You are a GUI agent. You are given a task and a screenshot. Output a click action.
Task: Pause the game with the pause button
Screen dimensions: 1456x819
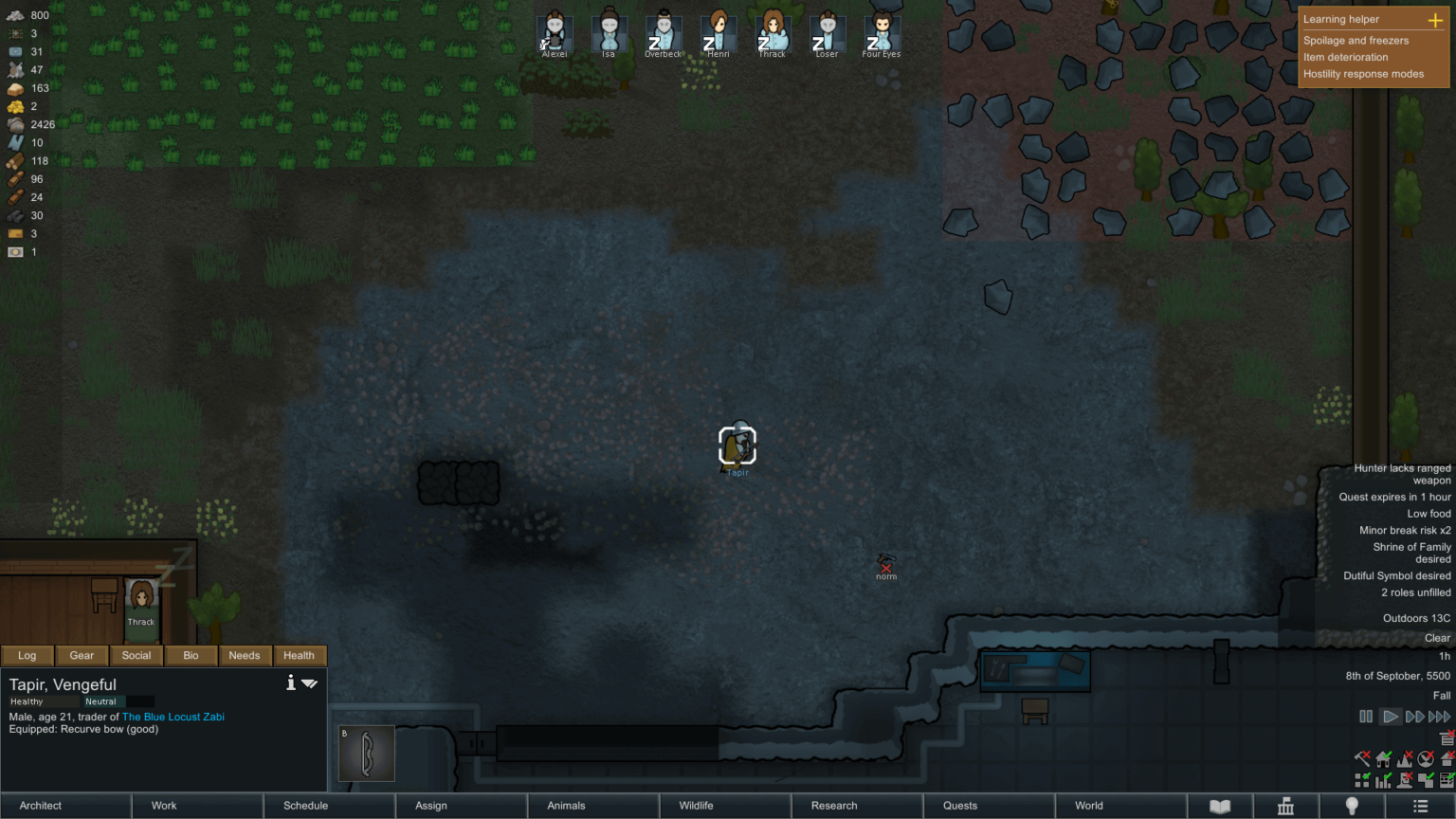coord(1366,717)
